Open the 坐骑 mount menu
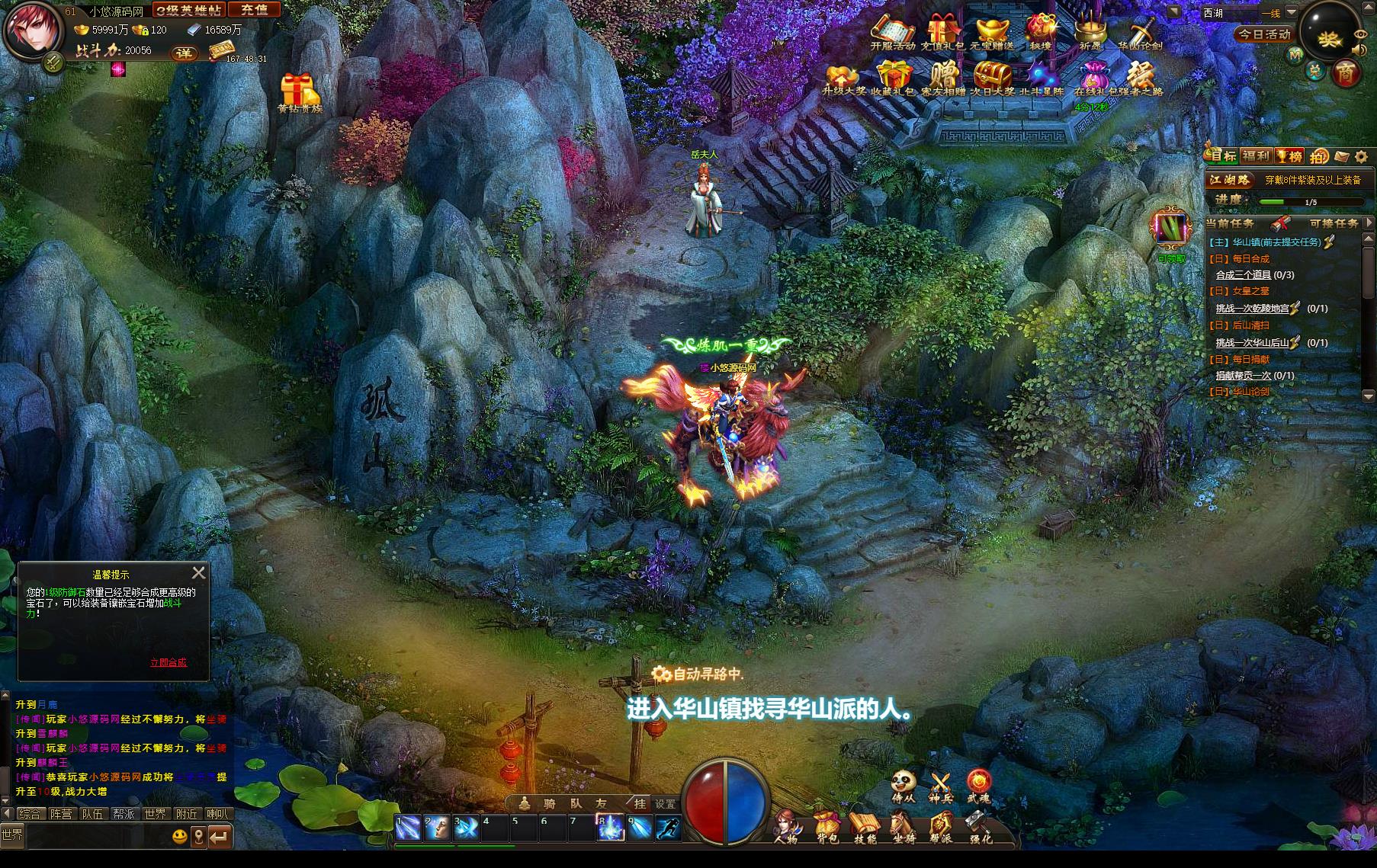Viewport: 1377px width, 868px height. (904, 827)
